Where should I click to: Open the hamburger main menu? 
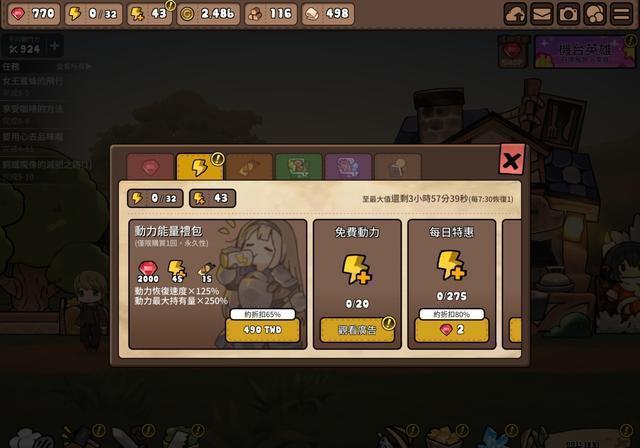[620, 14]
